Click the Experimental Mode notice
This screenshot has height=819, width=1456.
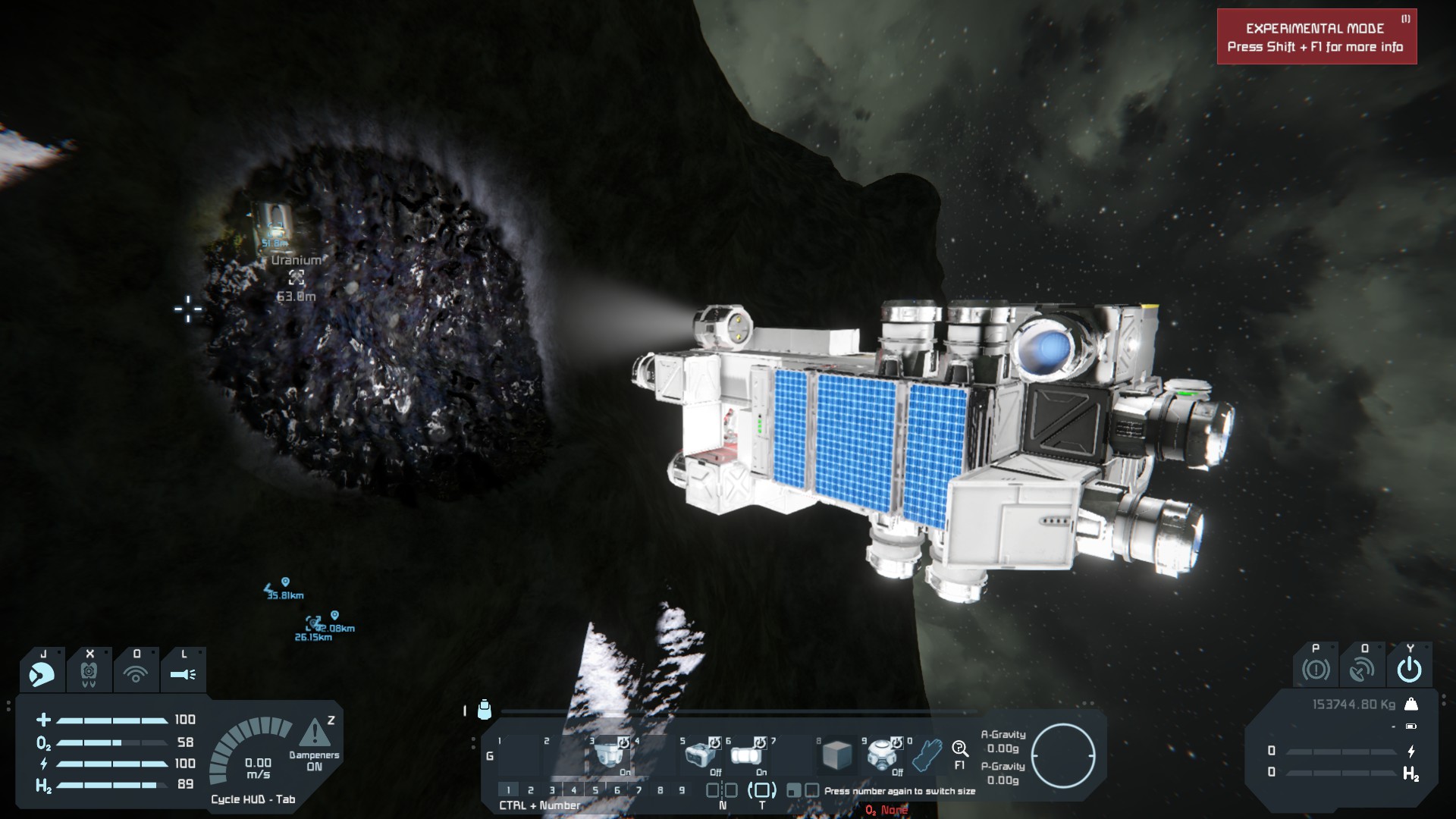coord(1316,37)
